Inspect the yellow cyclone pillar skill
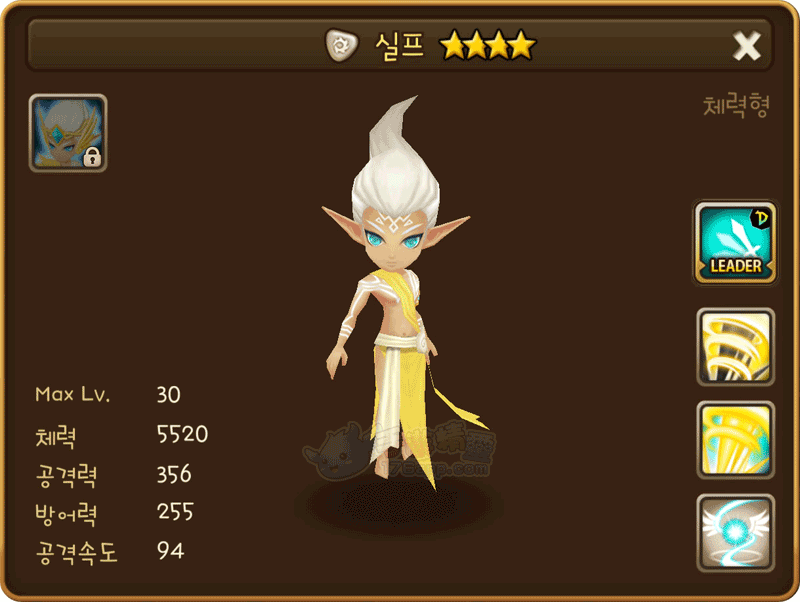Image resolution: width=800 pixels, height=602 pixels. 735,439
